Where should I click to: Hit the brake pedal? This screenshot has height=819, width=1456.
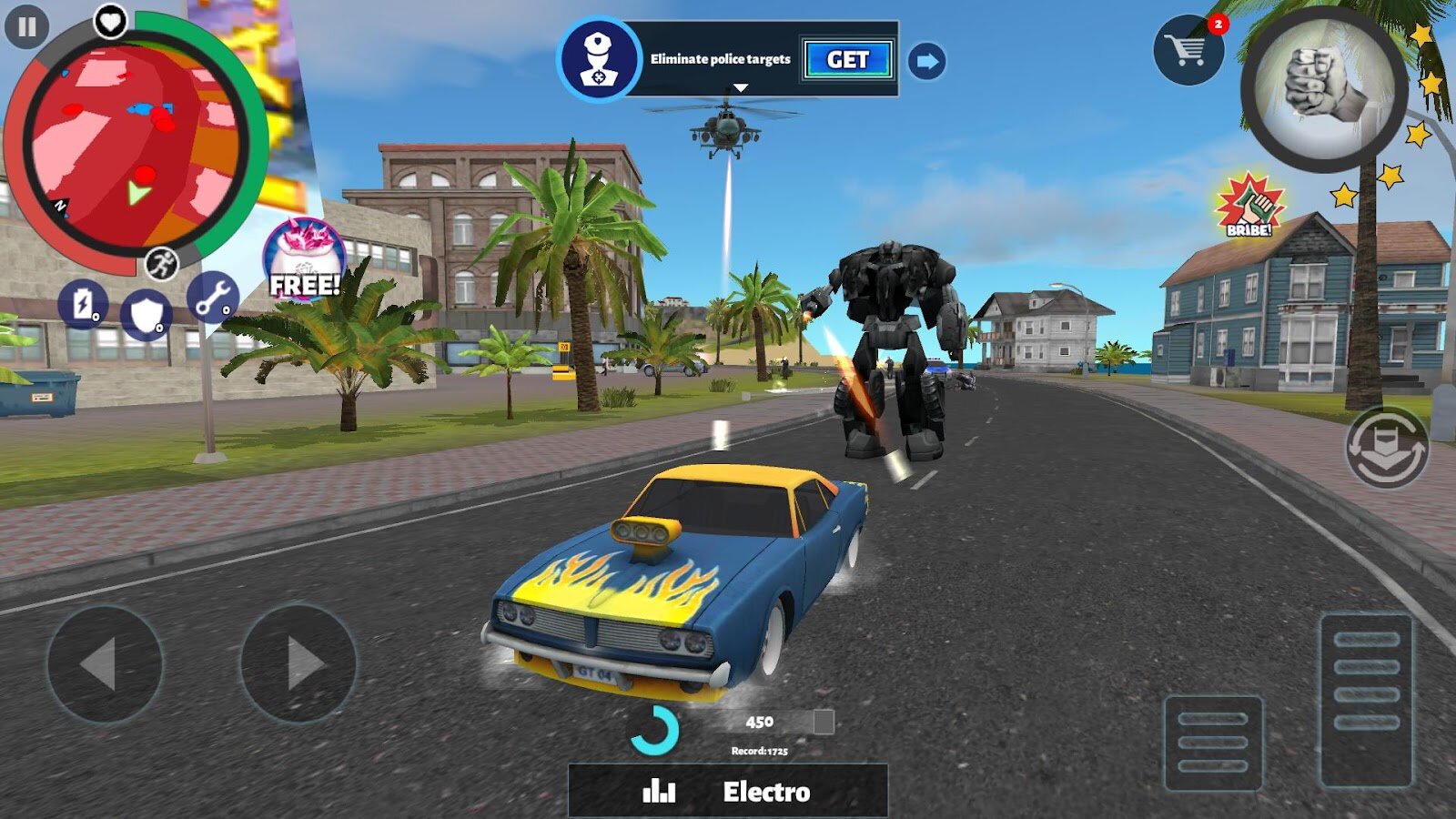pyautogui.click(x=1213, y=742)
